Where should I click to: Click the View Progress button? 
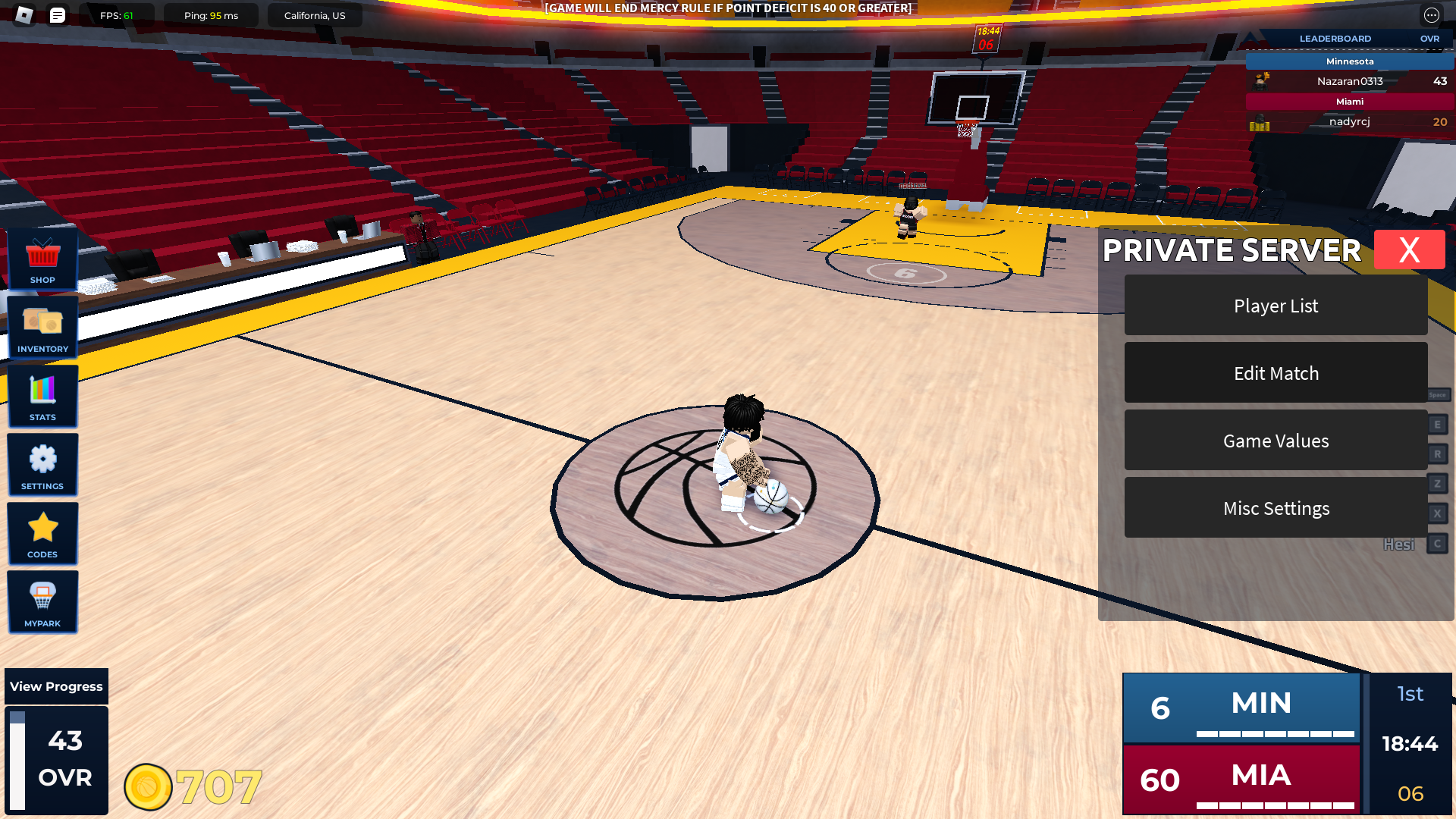(x=56, y=686)
